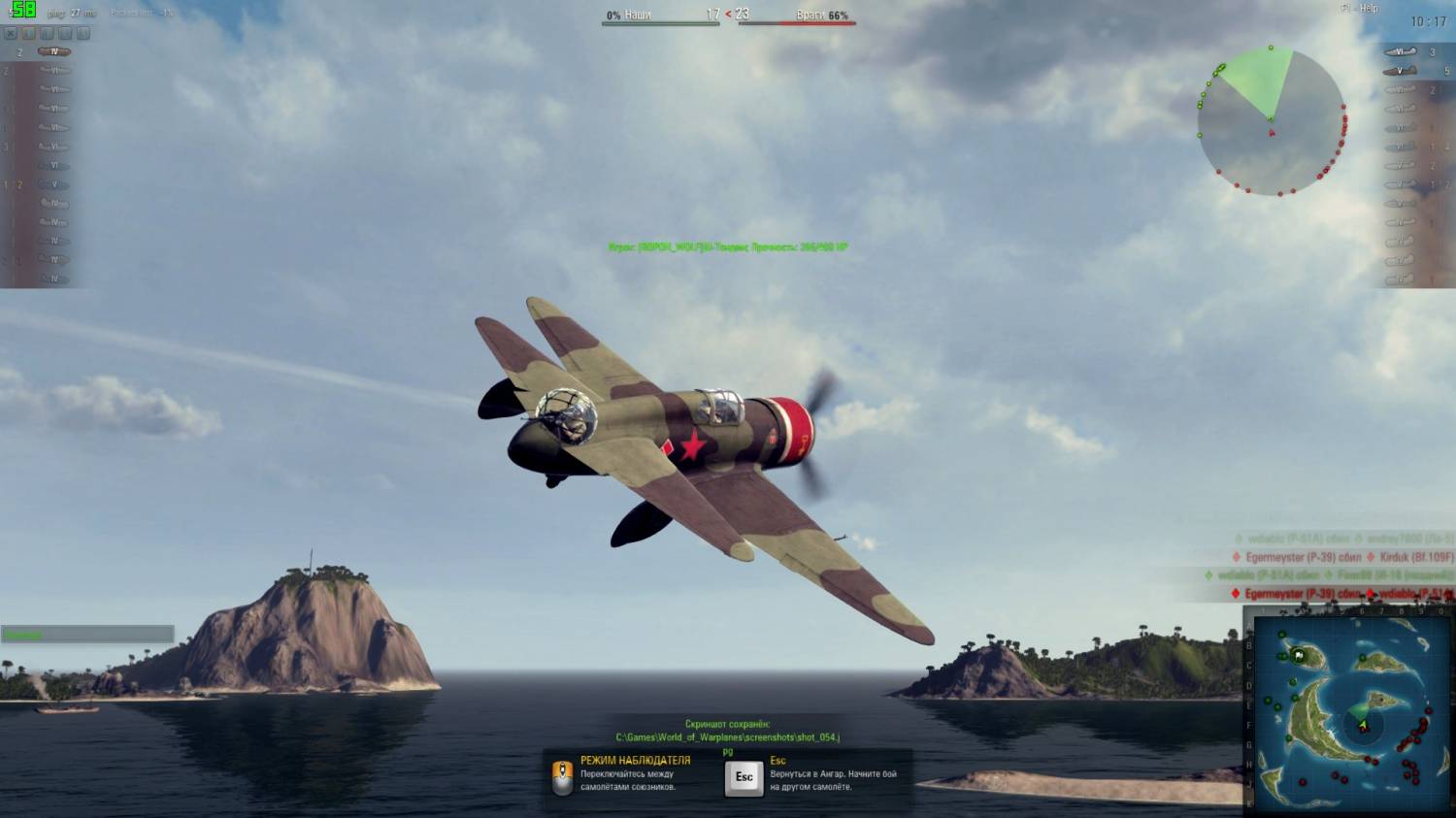Screen dimensions: 1456x818
Task: Focus the chat input box
Action: (x=87, y=635)
